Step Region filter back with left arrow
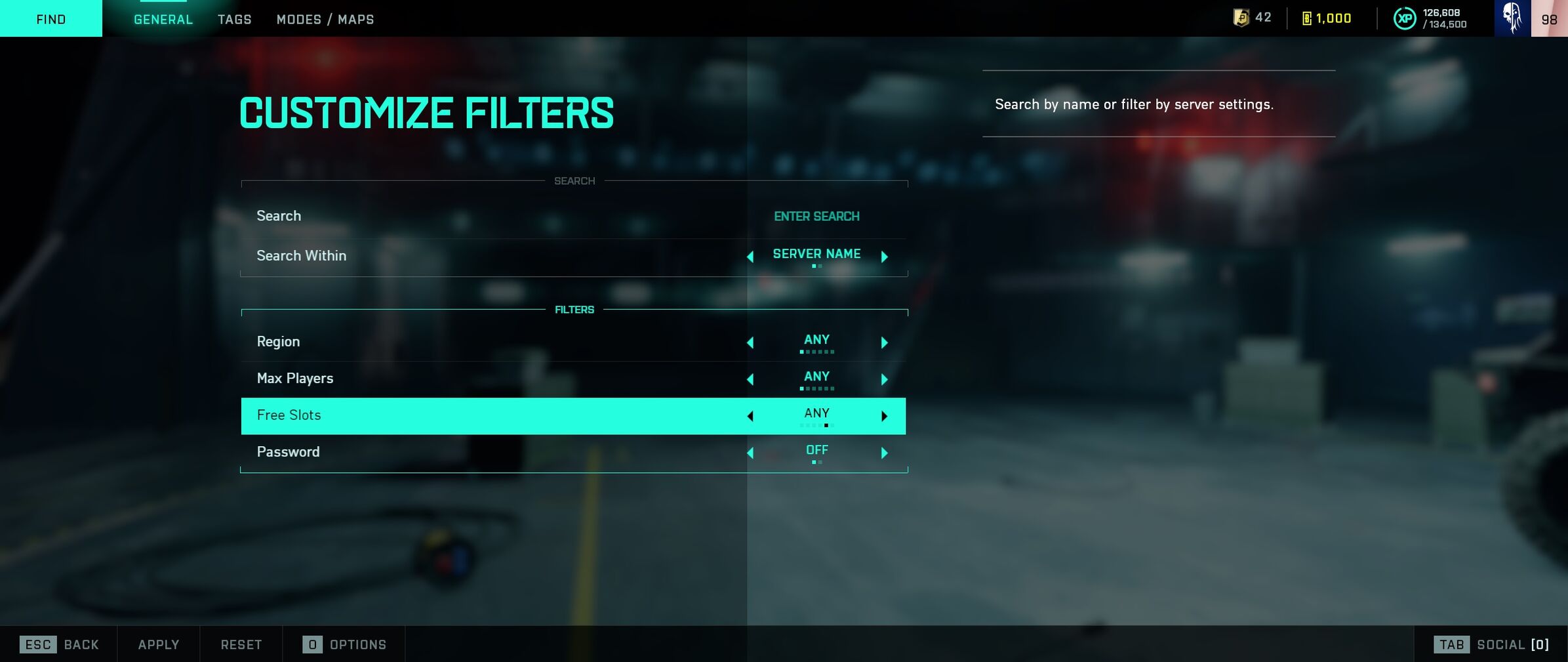The image size is (1568, 662). pyautogui.click(x=750, y=342)
